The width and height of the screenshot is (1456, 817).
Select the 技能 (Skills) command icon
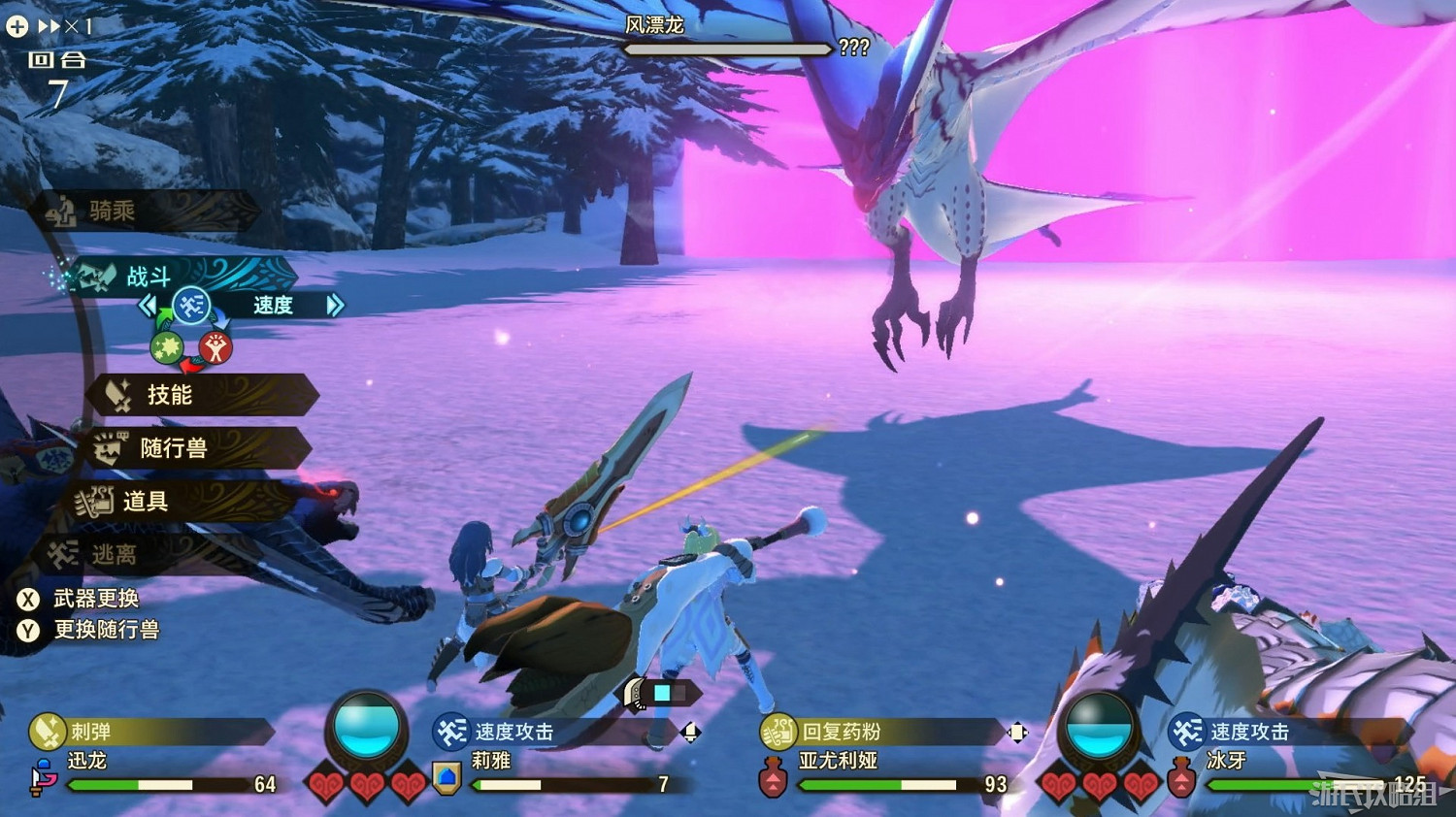point(116,395)
